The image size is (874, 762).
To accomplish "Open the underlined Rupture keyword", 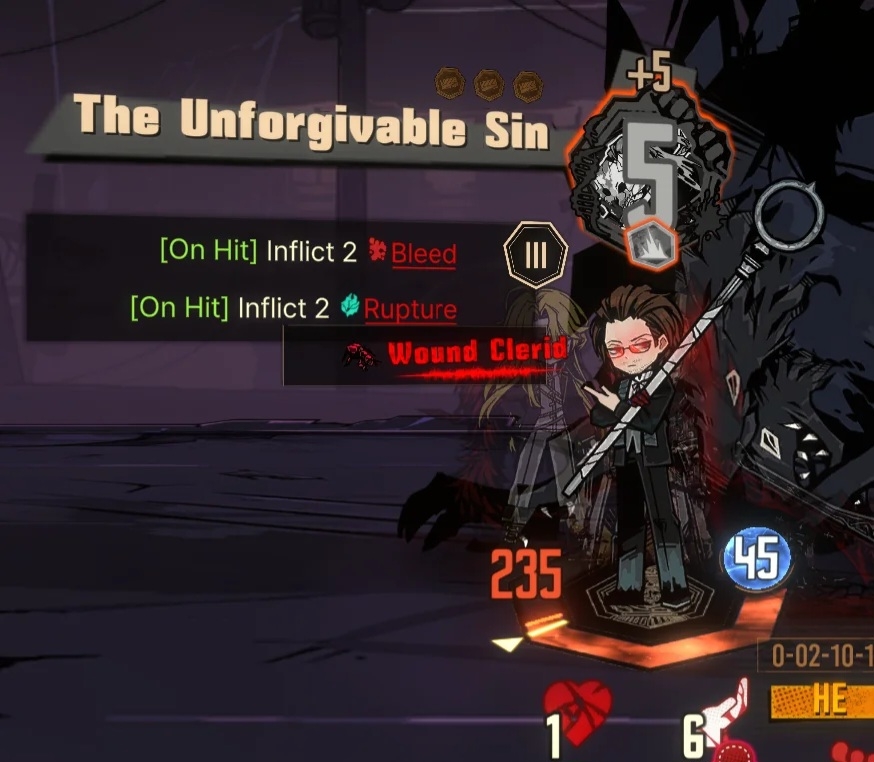I will tap(410, 309).
